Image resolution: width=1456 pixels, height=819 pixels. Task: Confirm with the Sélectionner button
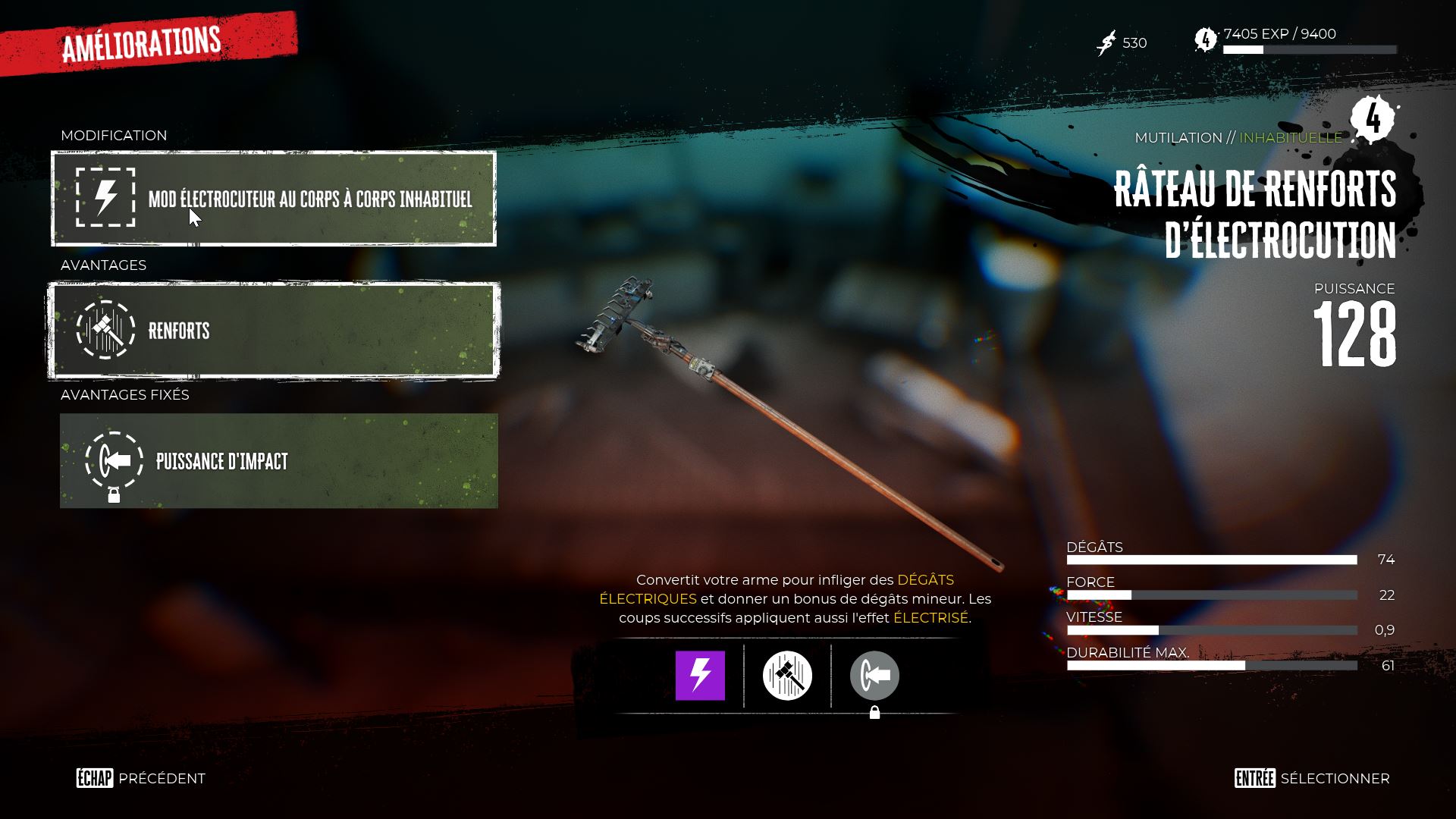coord(1312,779)
